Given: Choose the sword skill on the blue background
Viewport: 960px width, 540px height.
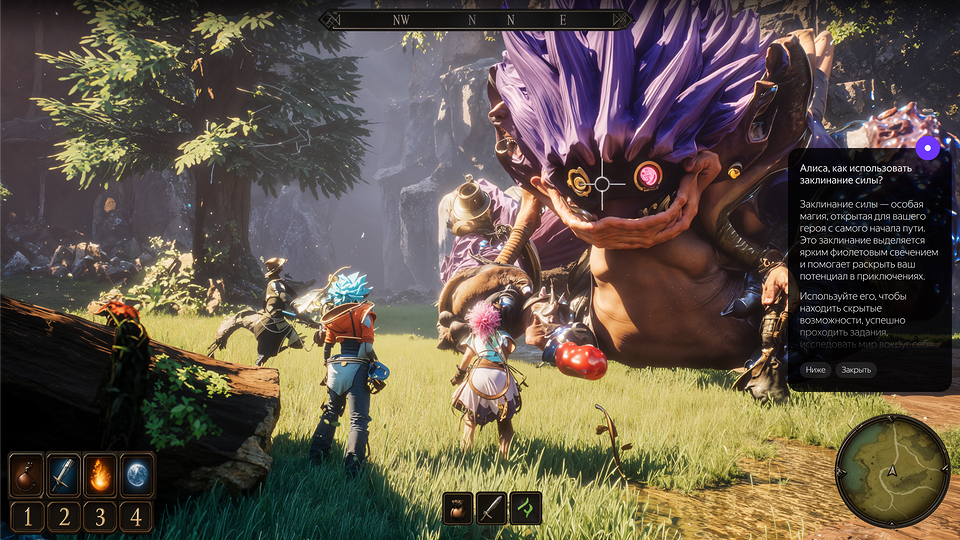Looking at the screenshot, I should (x=63, y=475).
